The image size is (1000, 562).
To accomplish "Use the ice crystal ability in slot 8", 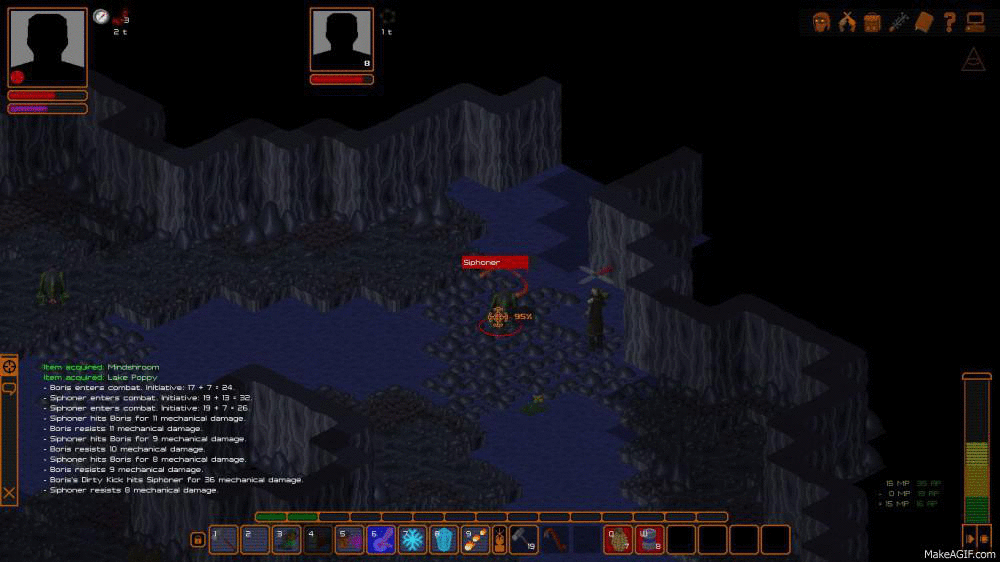I will click(x=443, y=540).
